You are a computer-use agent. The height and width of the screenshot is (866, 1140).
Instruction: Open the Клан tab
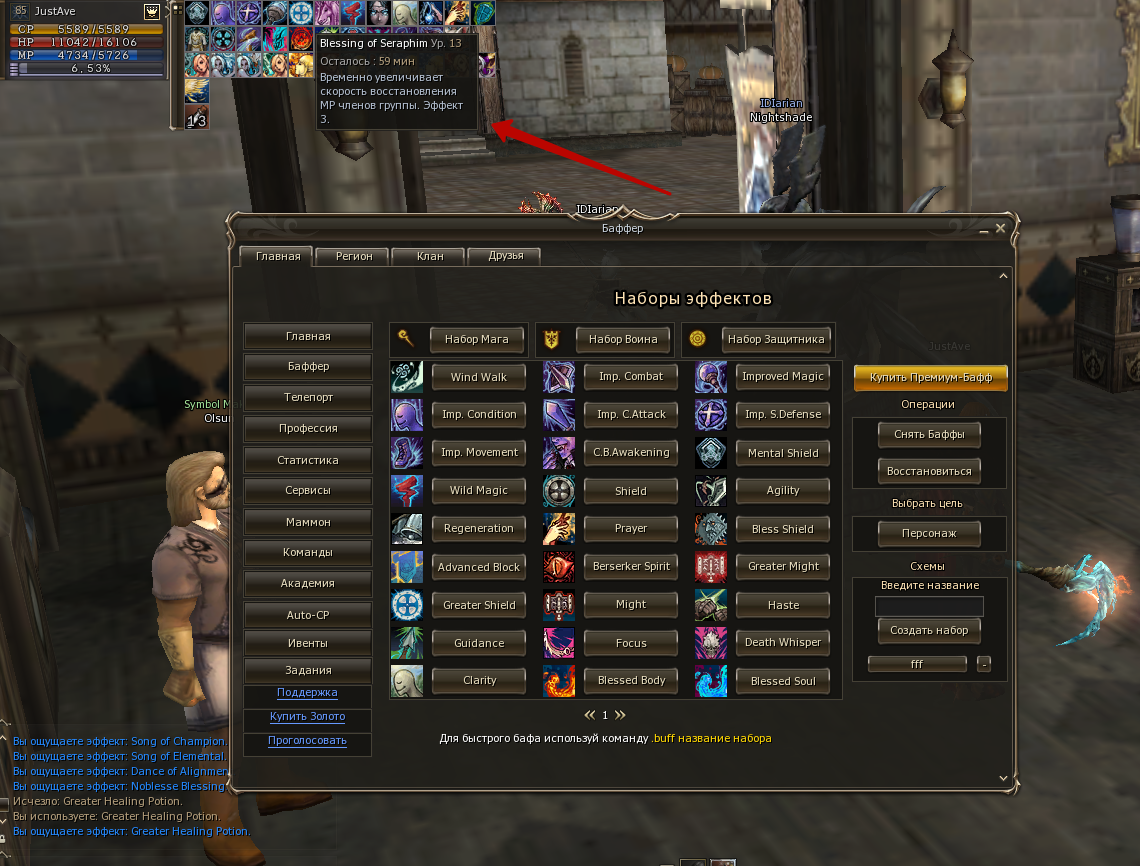tap(429, 256)
